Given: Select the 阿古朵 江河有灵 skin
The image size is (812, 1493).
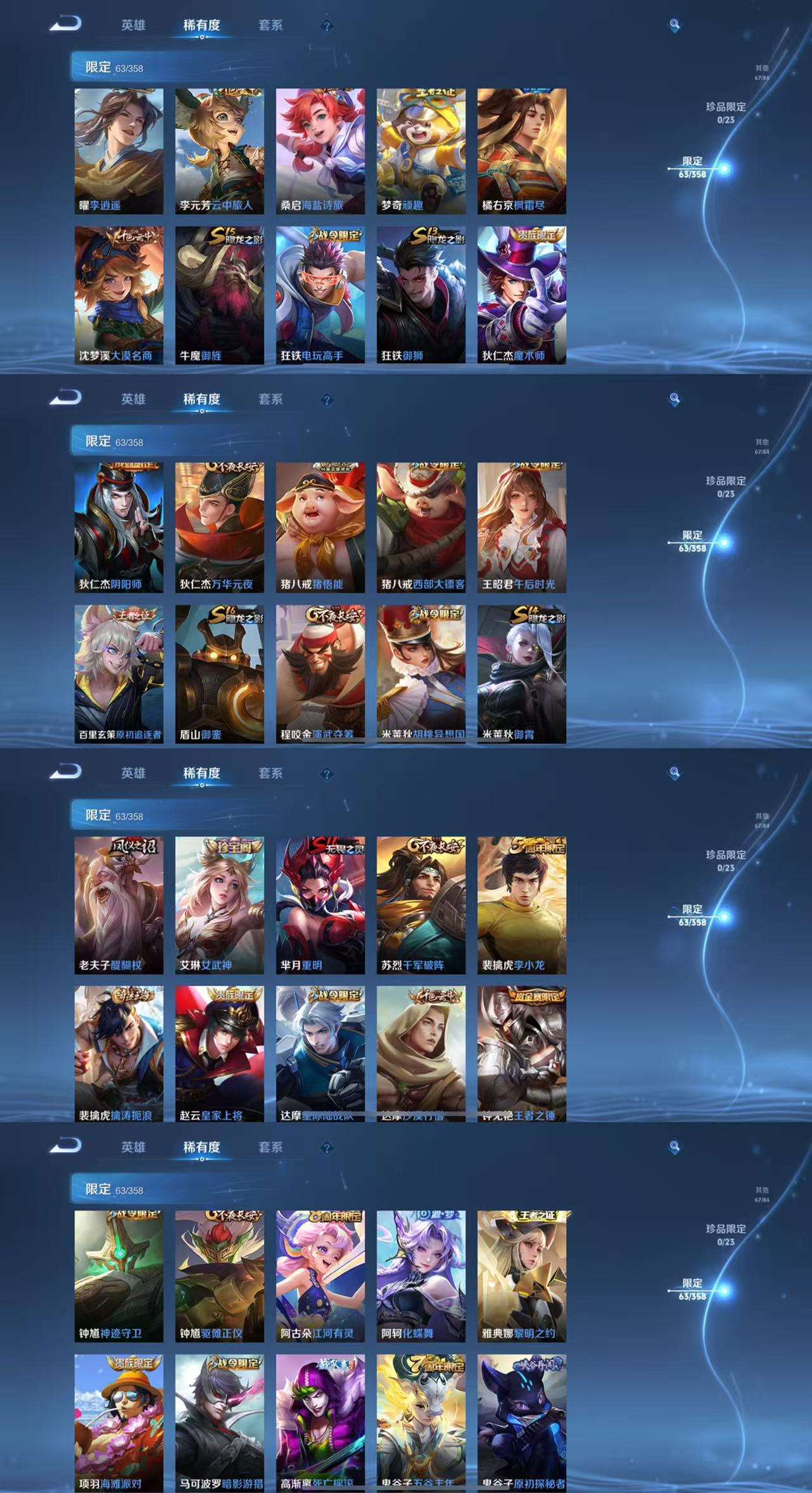Looking at the screenshot, I should click(320, 1276).
